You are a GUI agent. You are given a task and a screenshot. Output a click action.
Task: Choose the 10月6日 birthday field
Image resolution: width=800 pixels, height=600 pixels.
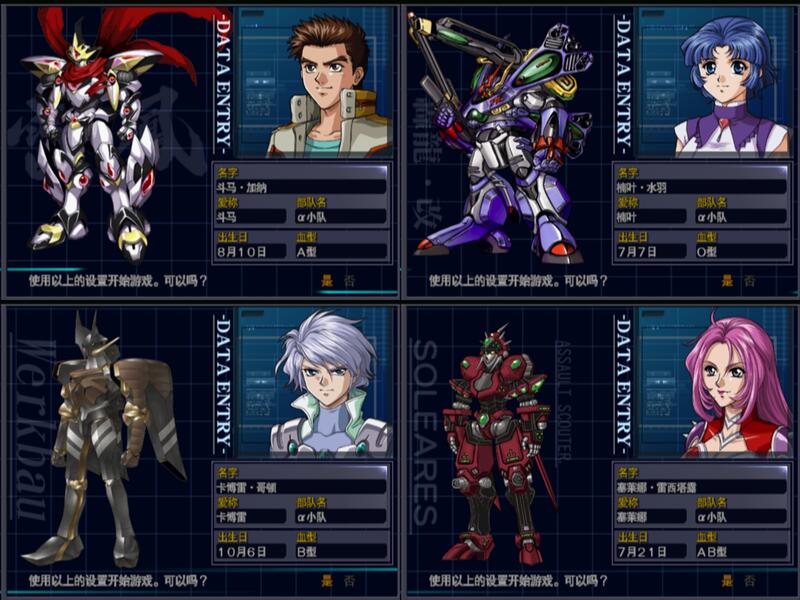[250, 552]
